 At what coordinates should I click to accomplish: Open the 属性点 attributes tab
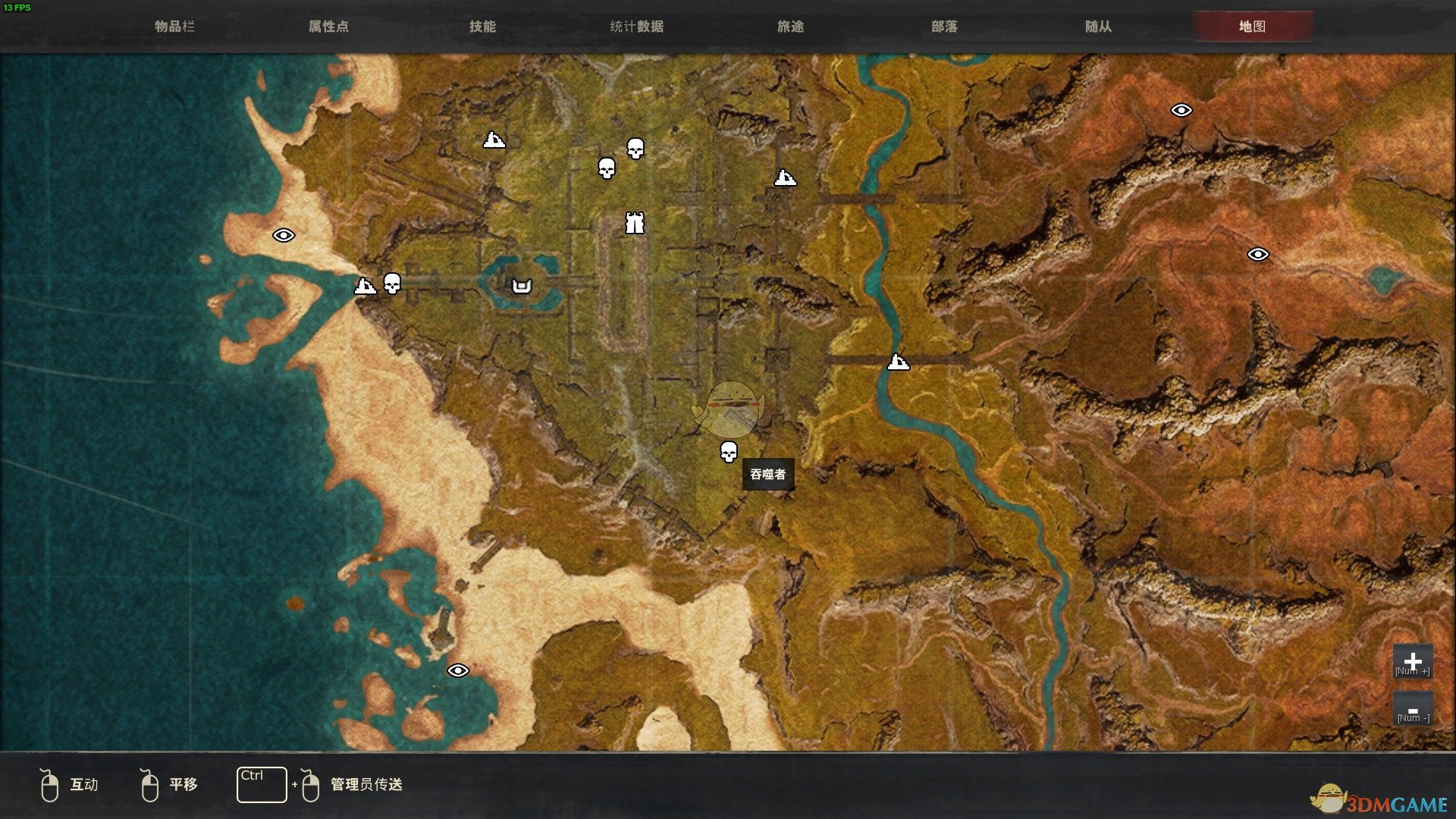328,27
